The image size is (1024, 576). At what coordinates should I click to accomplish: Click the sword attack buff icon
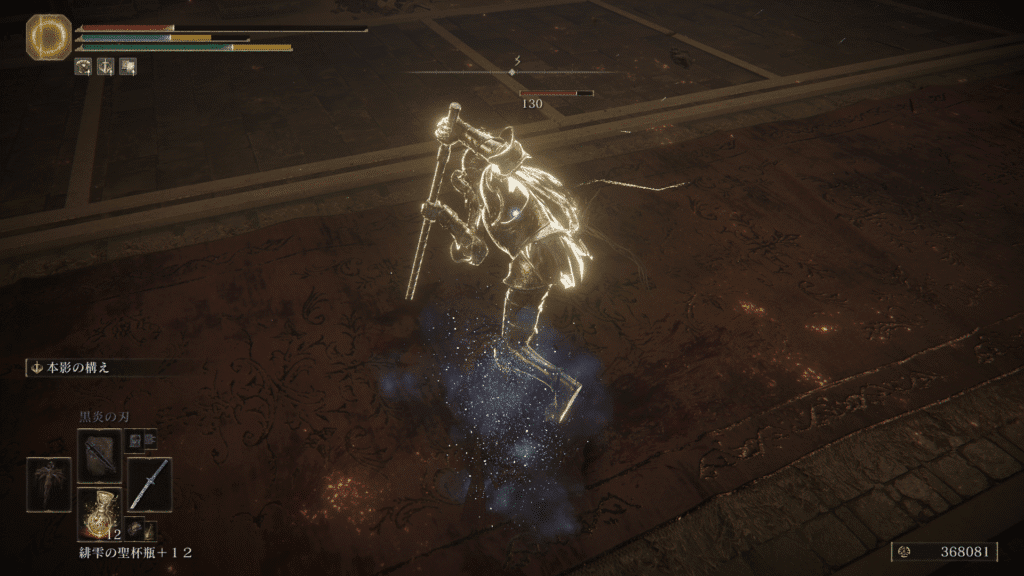click(105, 67)
